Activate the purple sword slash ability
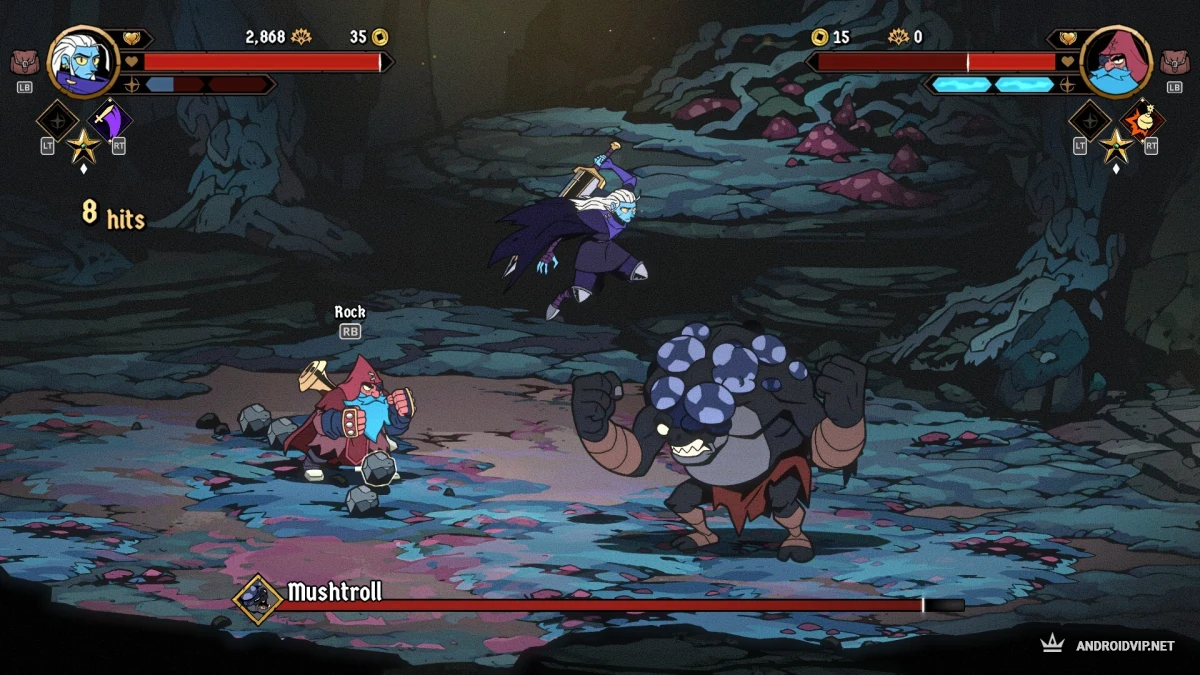 pos(110,120)
